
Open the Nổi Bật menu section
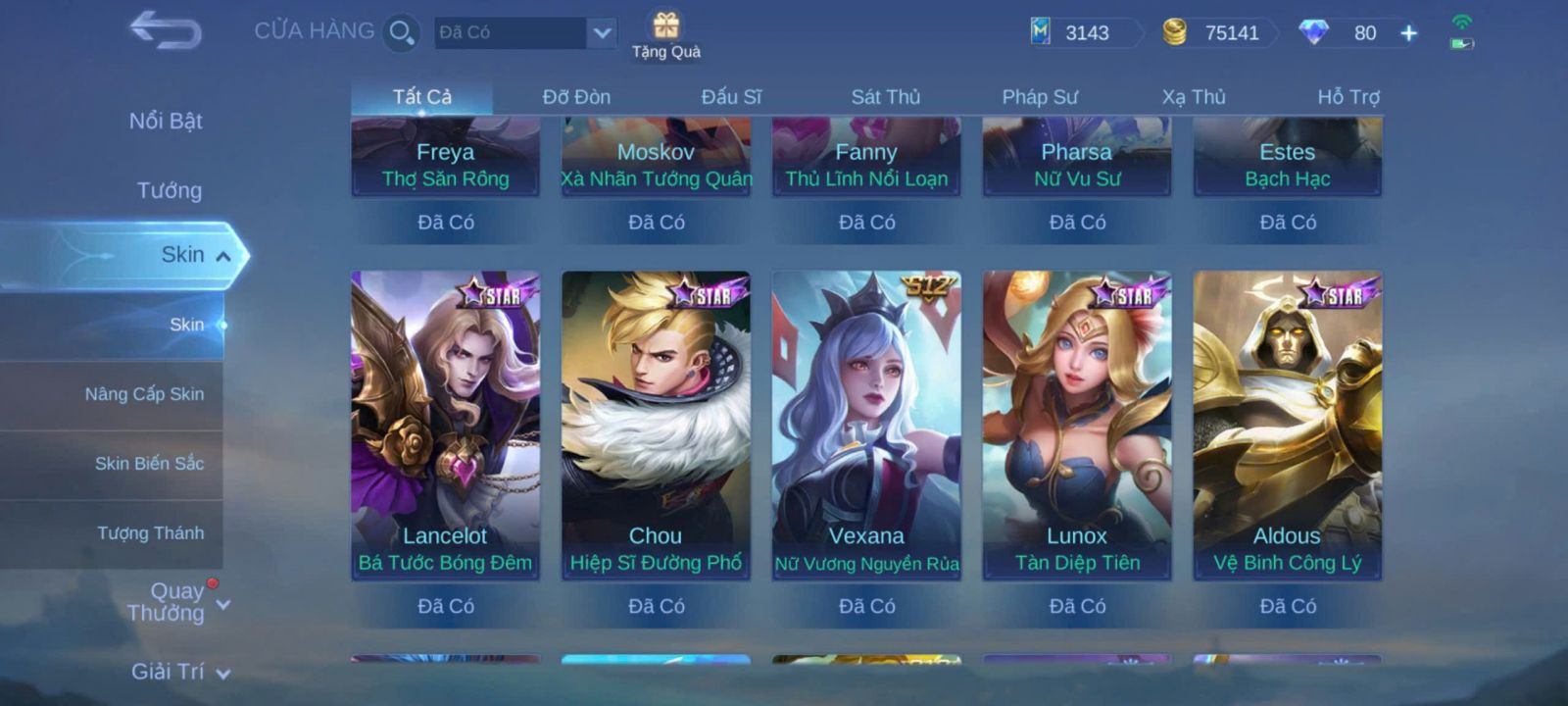point(166,121)
